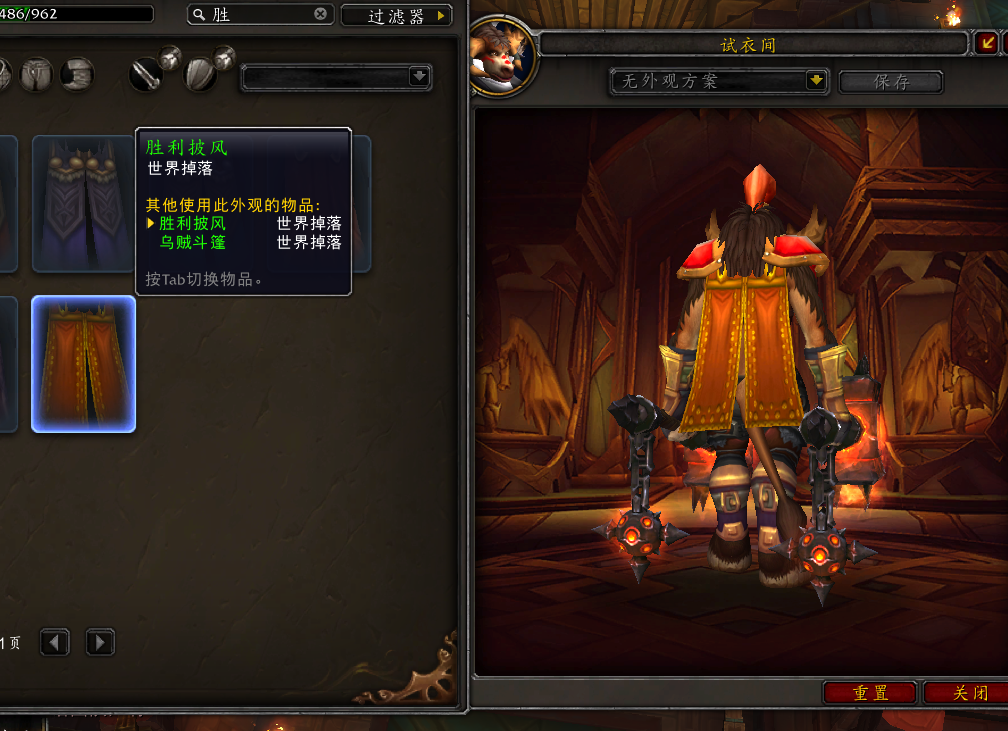Select the pants slot icon
1008x731 pixels.
pos(37,73)
